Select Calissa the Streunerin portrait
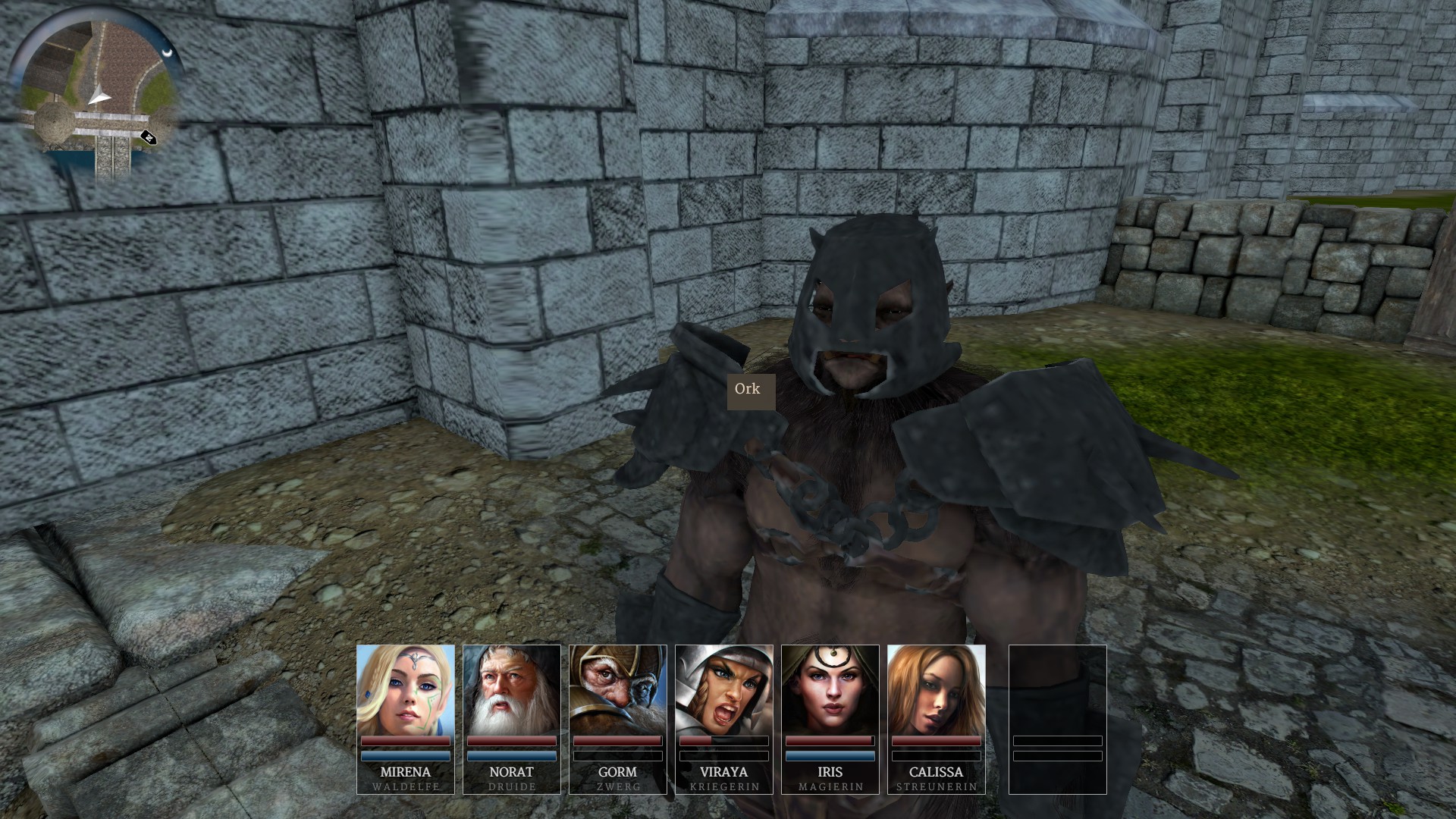This screenshot has width=1456, height=819. (x=937, y=690)
